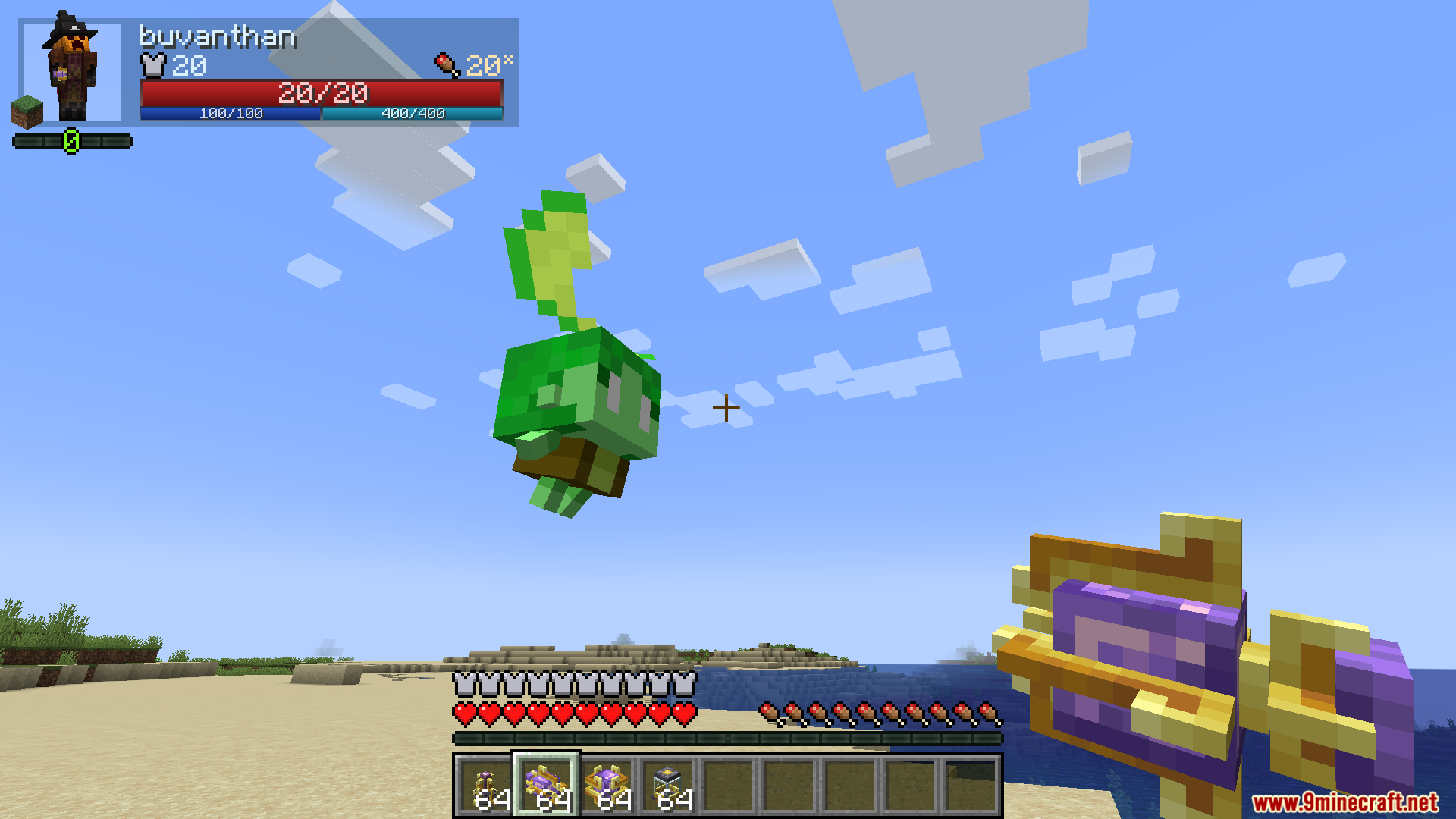This screenshot has width=1456, height=819.
Task: Click the green level 0 badge on the XP bar
Action: click(72, 139)
